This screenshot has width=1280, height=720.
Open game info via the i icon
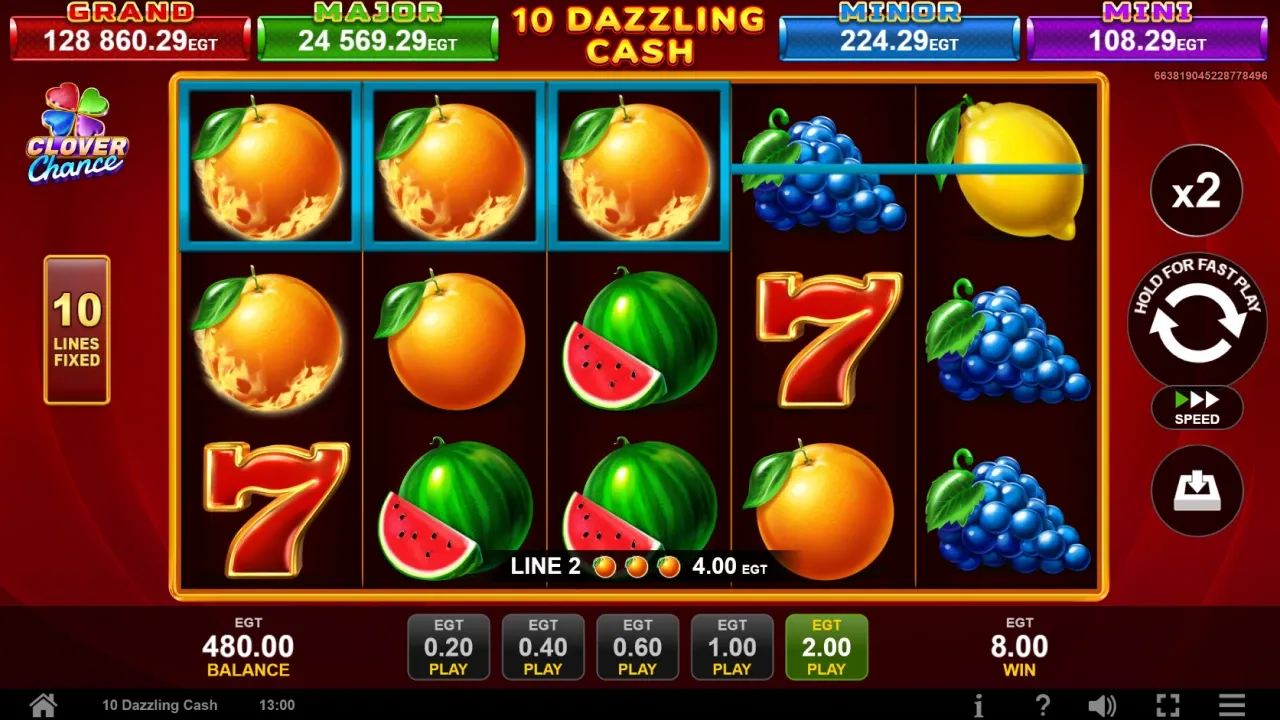coord(978,704)
